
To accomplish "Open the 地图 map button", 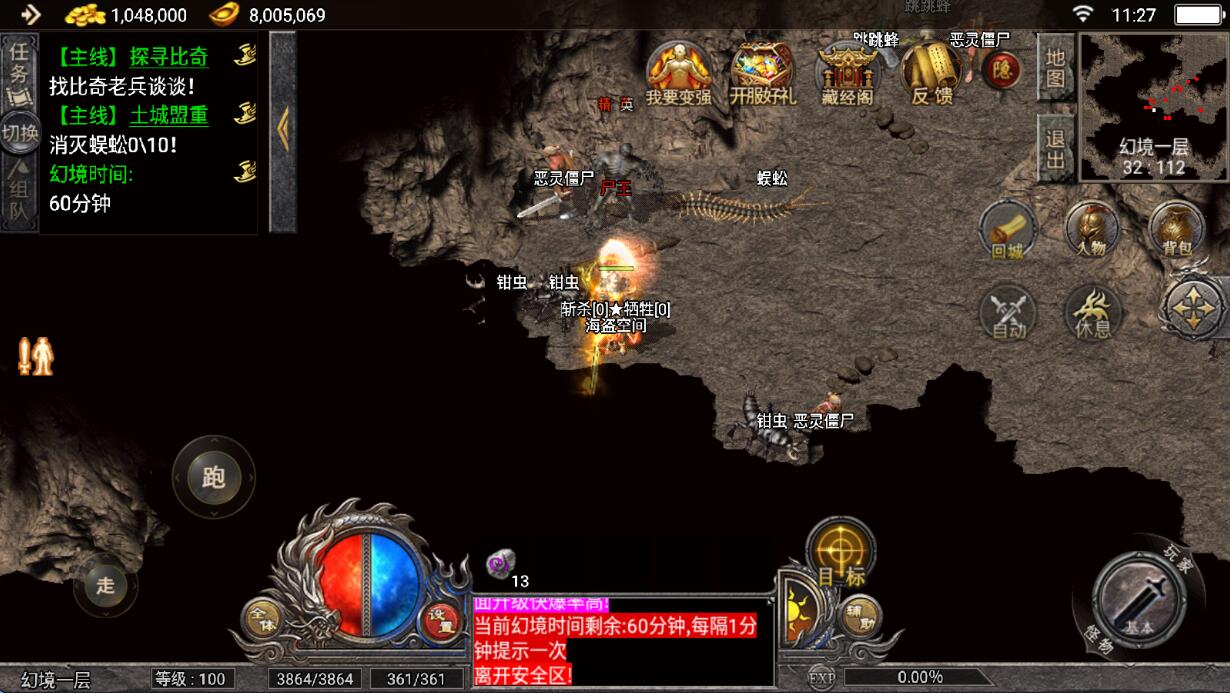I will [1055, 68].
